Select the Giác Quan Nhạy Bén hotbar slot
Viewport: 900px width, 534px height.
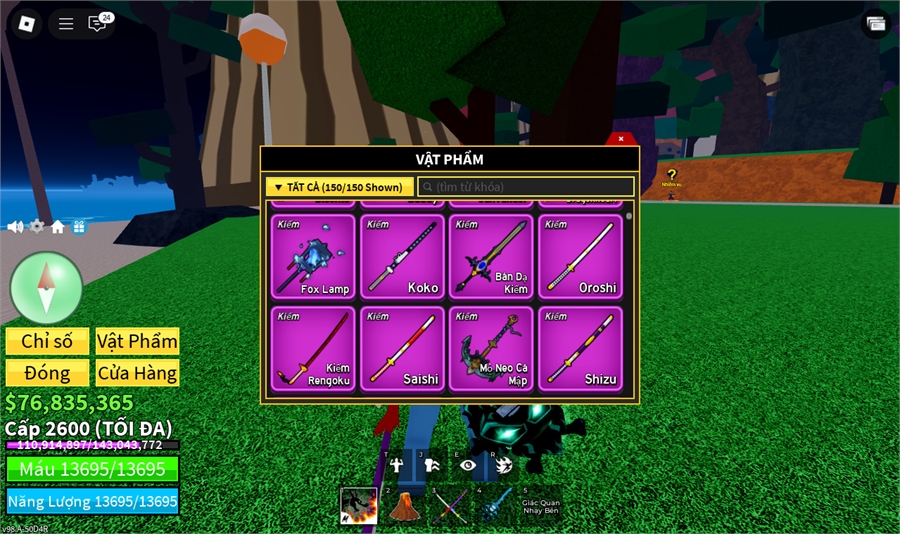pos(539,506)
